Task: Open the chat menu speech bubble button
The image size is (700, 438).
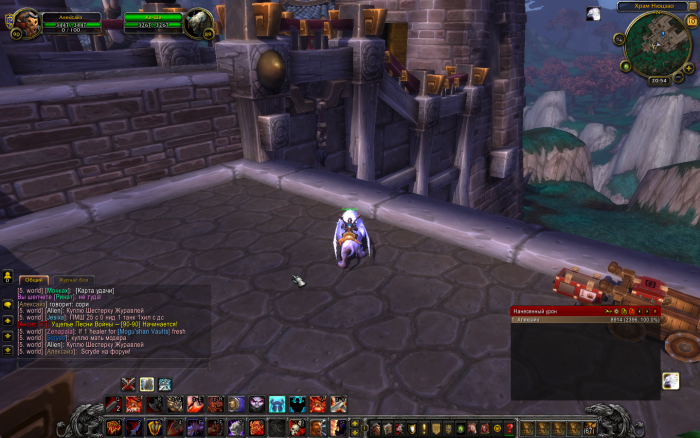Action: coord(7,304)
